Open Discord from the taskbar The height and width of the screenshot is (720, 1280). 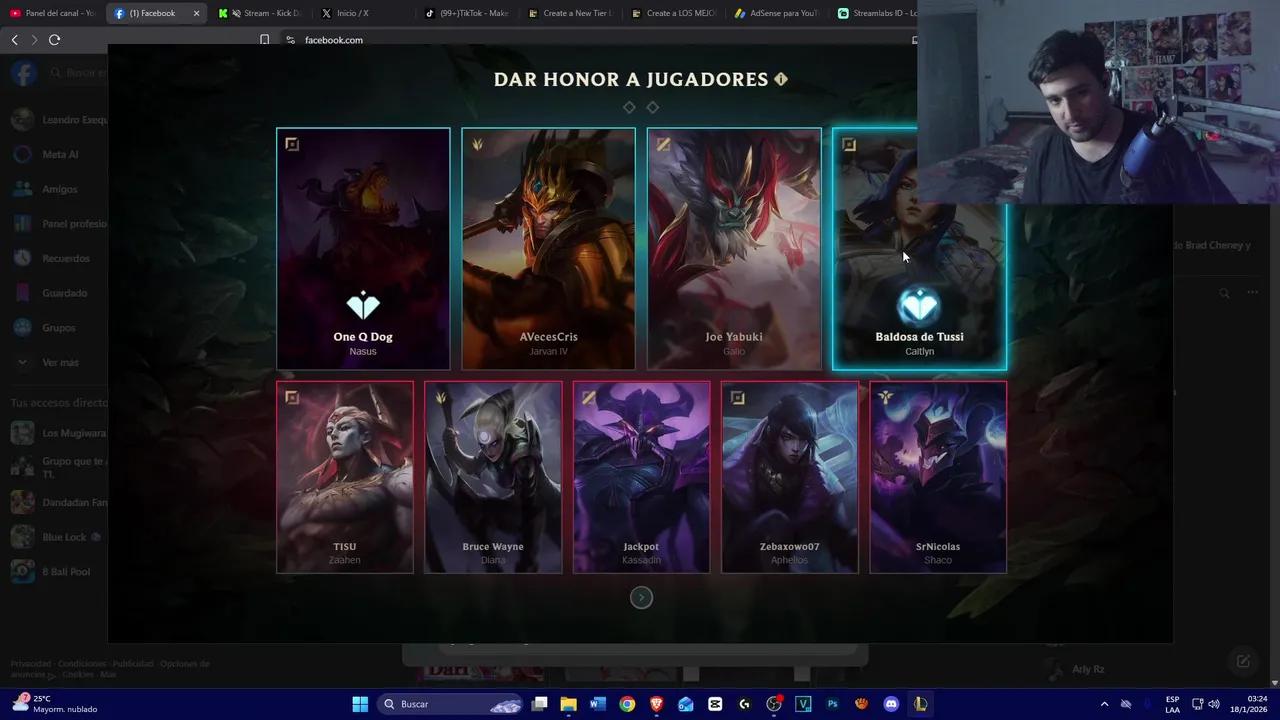890,703
